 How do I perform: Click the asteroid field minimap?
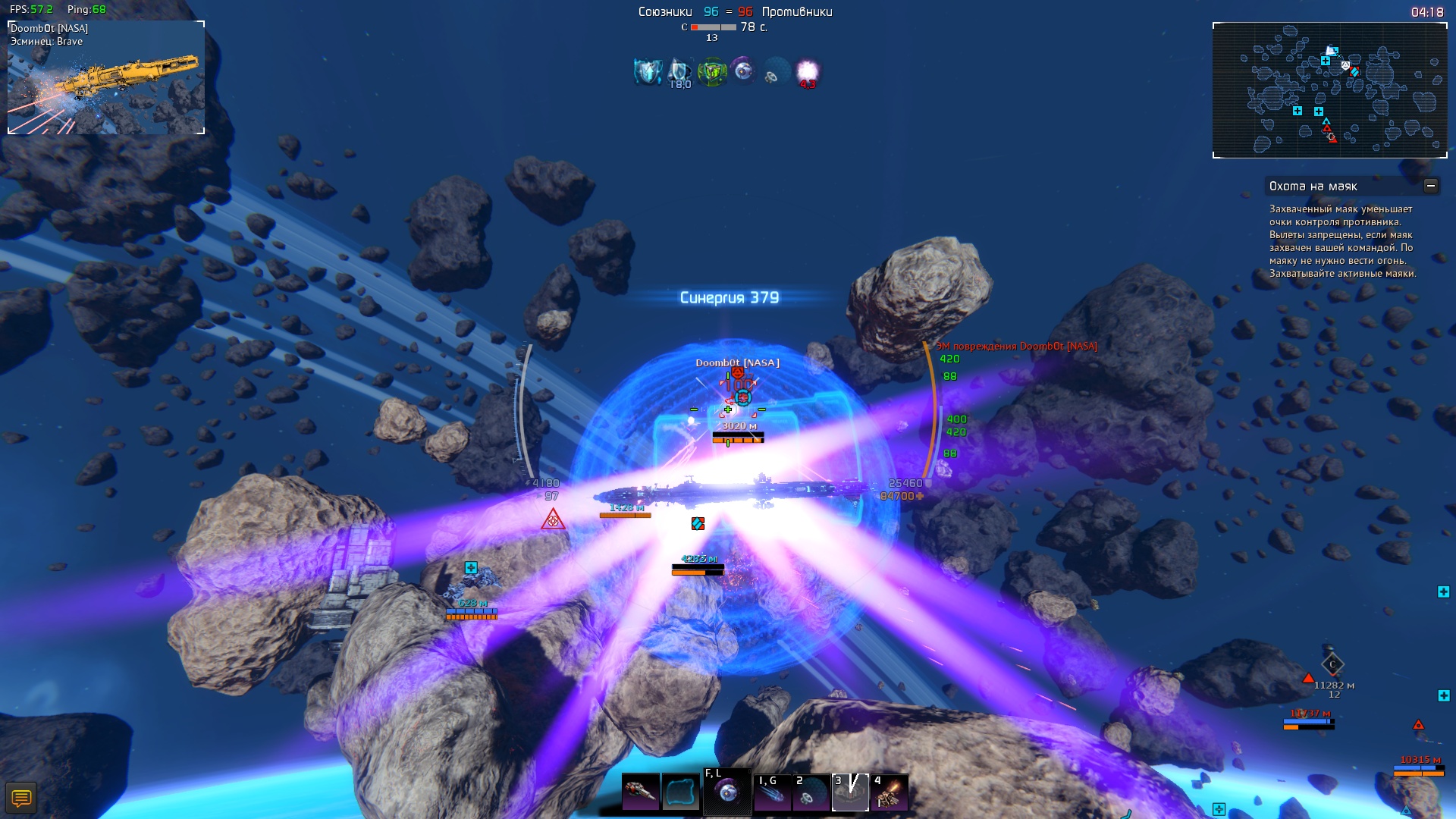click(1329, 90)
